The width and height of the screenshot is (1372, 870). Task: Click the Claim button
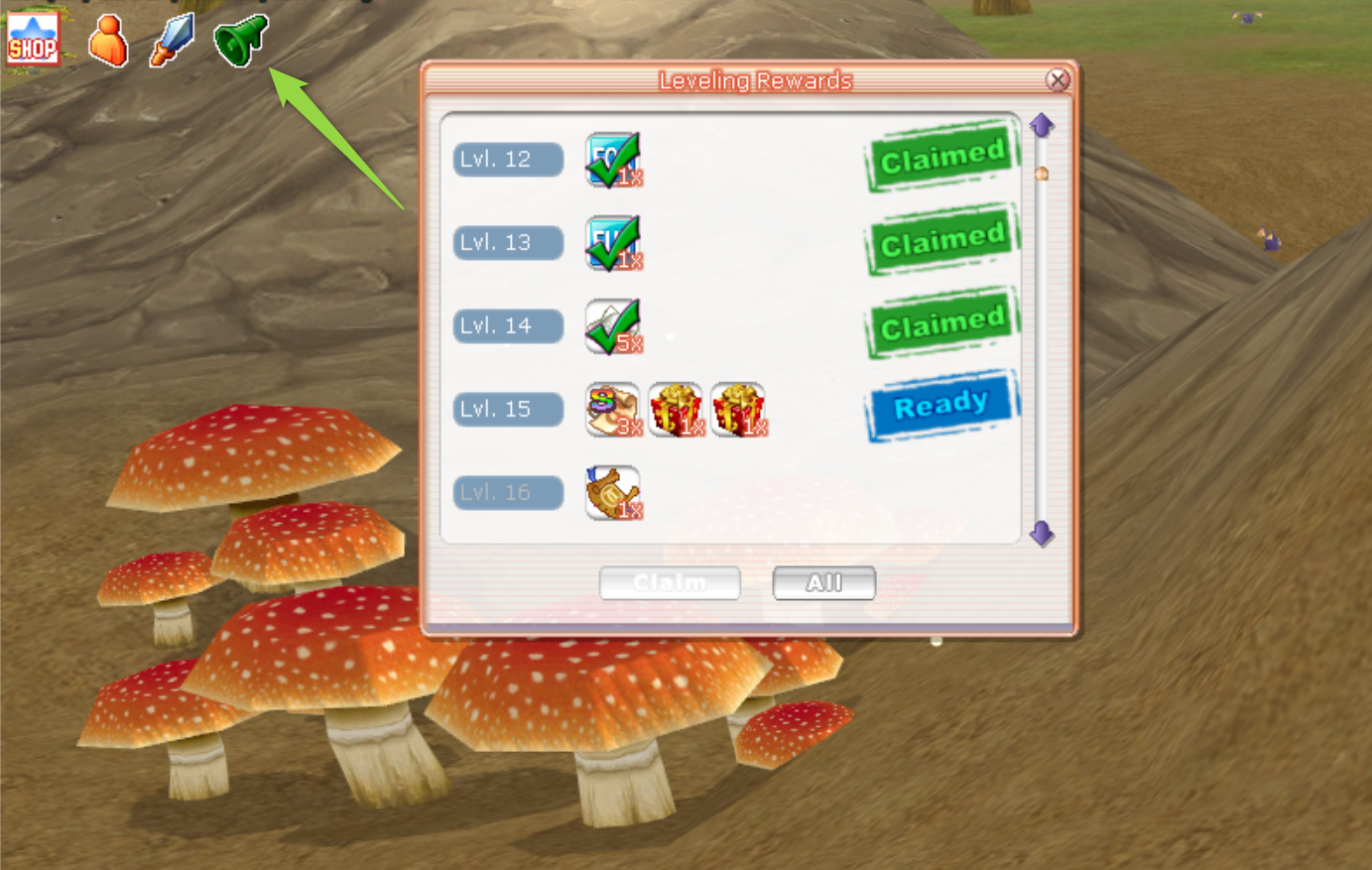(x=670, y=583)
